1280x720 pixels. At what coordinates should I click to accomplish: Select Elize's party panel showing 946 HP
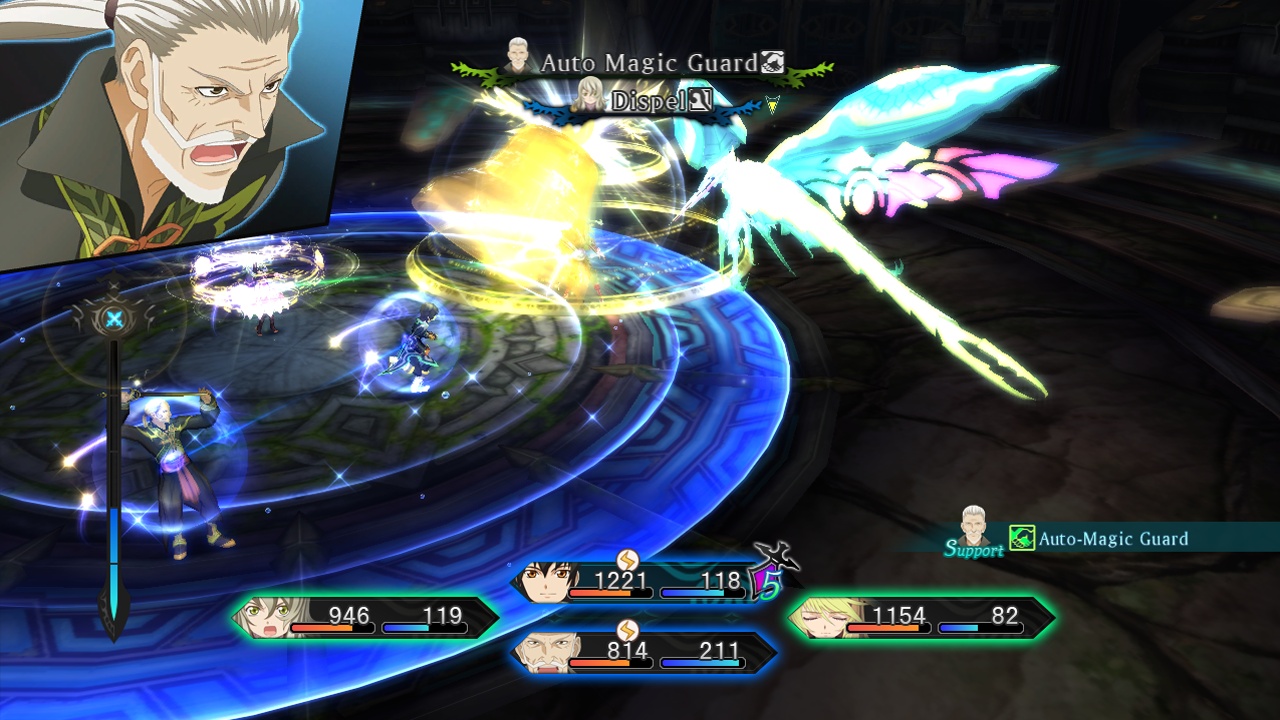click(366, 617)
